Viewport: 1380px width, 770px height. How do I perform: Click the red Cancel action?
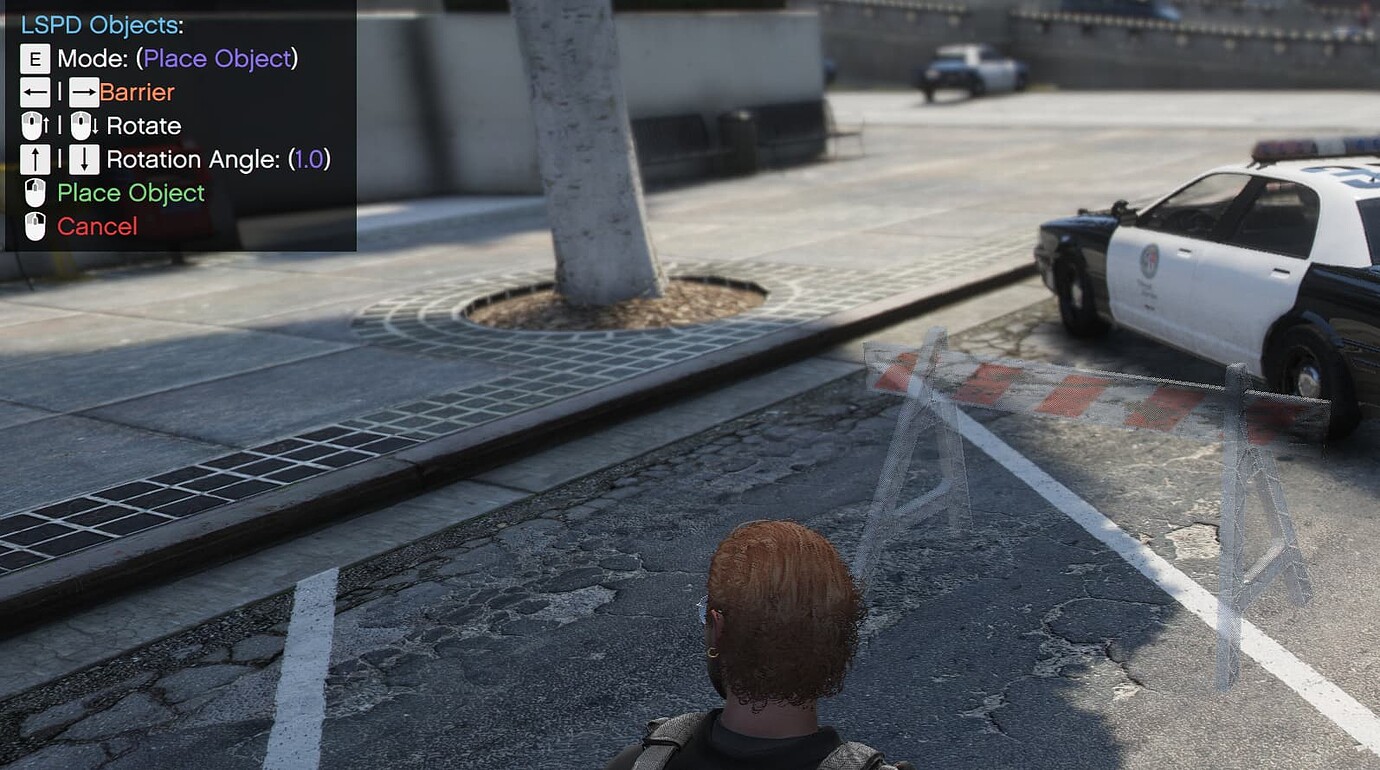coord(97,226)
